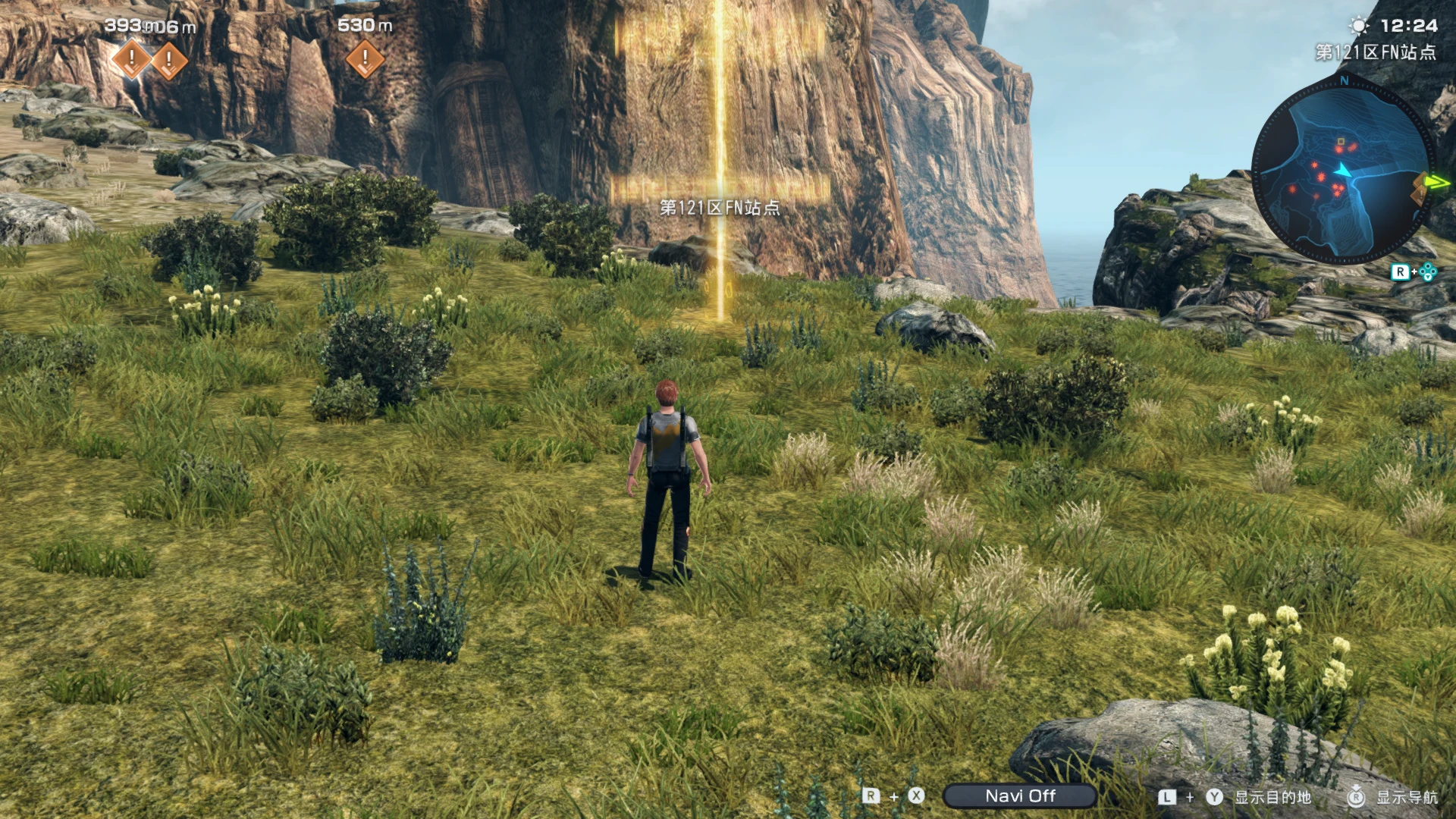Click the L button prompt in the bottom bar
This screenshot has width=1456, height=819.
pyautogui.click(x=1166, y=795)
